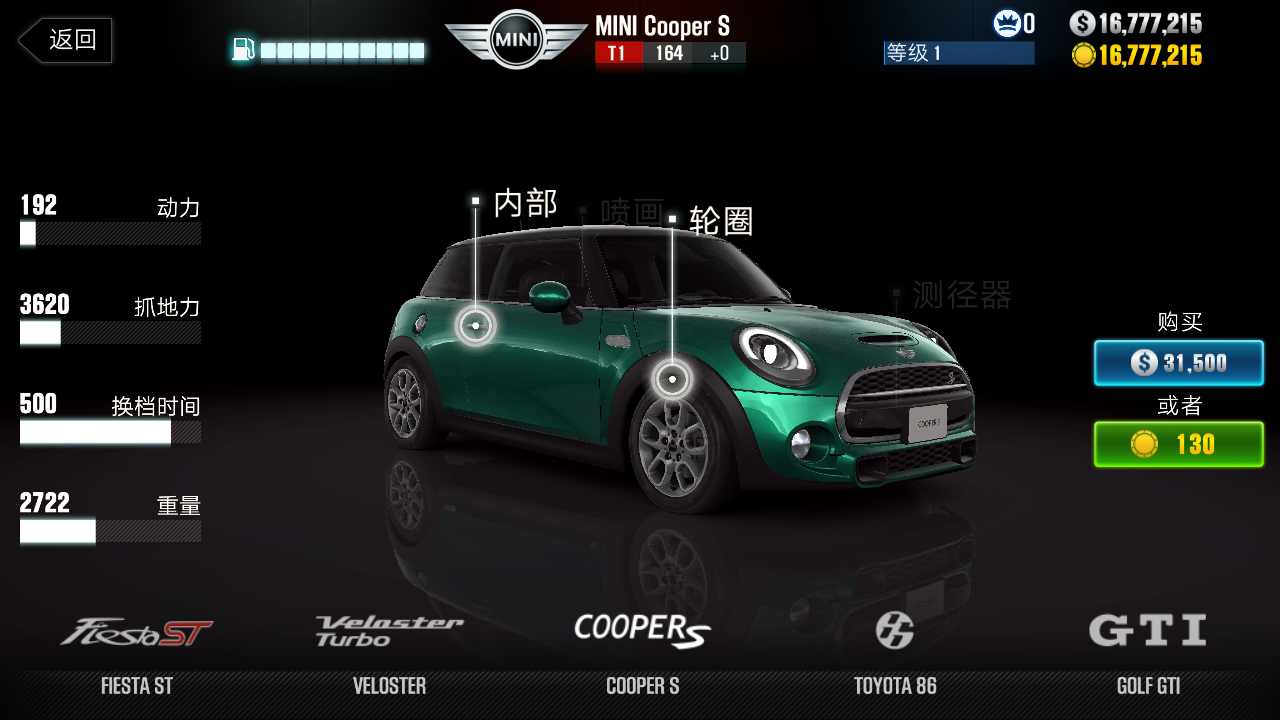Tap the fuel pump gauge icon

[243, 46]
